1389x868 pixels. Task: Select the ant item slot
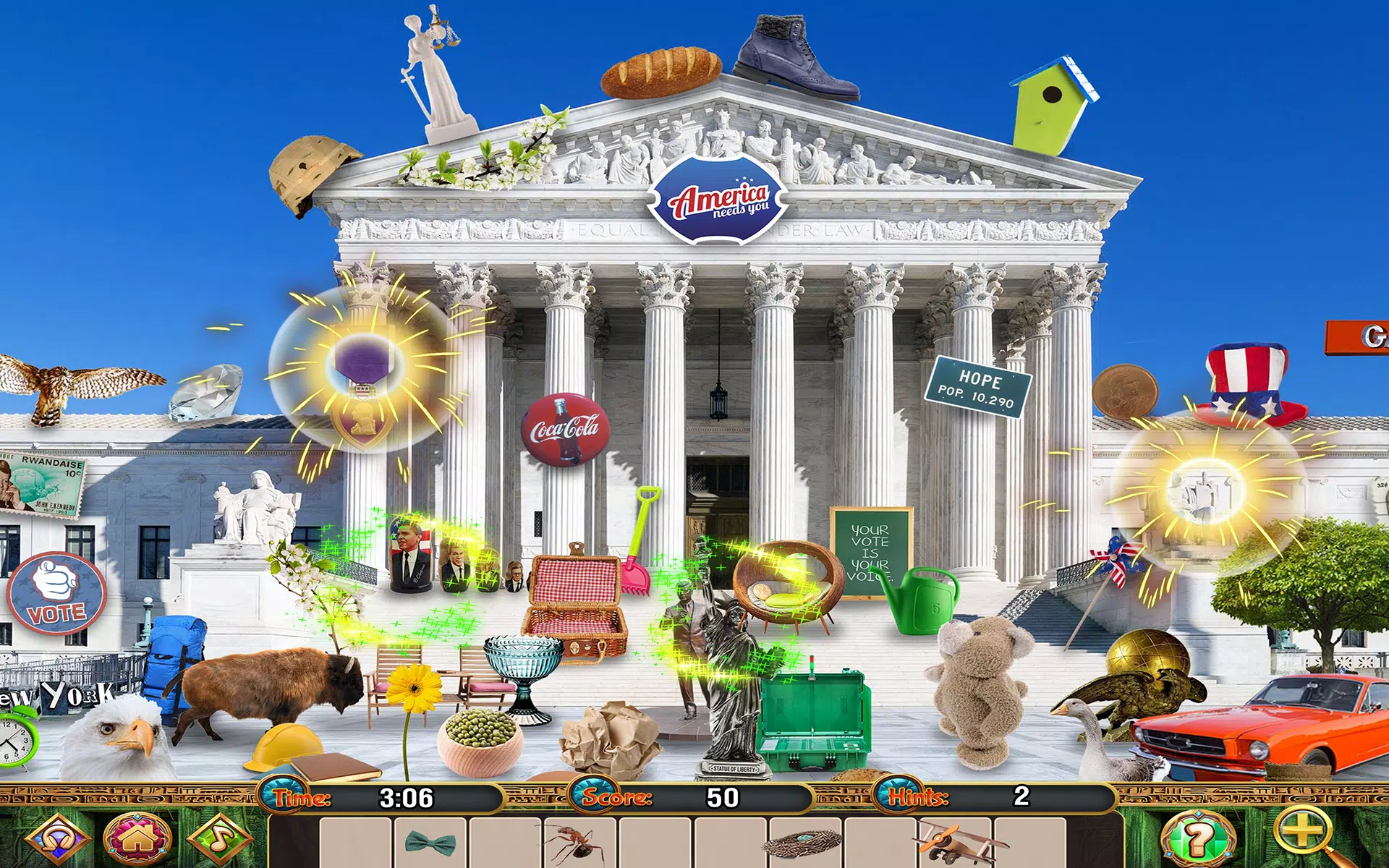[579, 843]
